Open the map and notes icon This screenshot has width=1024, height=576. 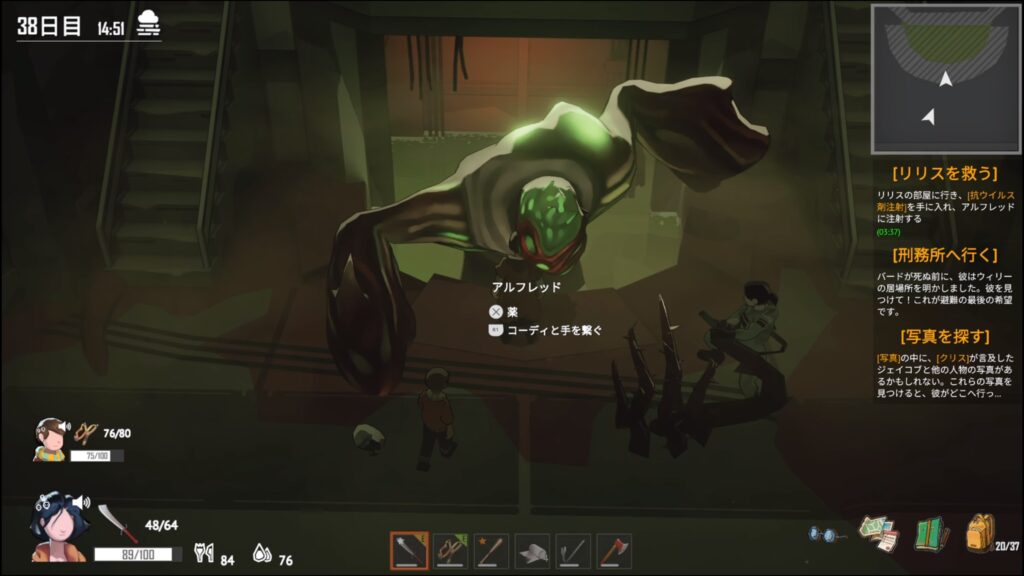pyautogui.click(x=880, y=533)
